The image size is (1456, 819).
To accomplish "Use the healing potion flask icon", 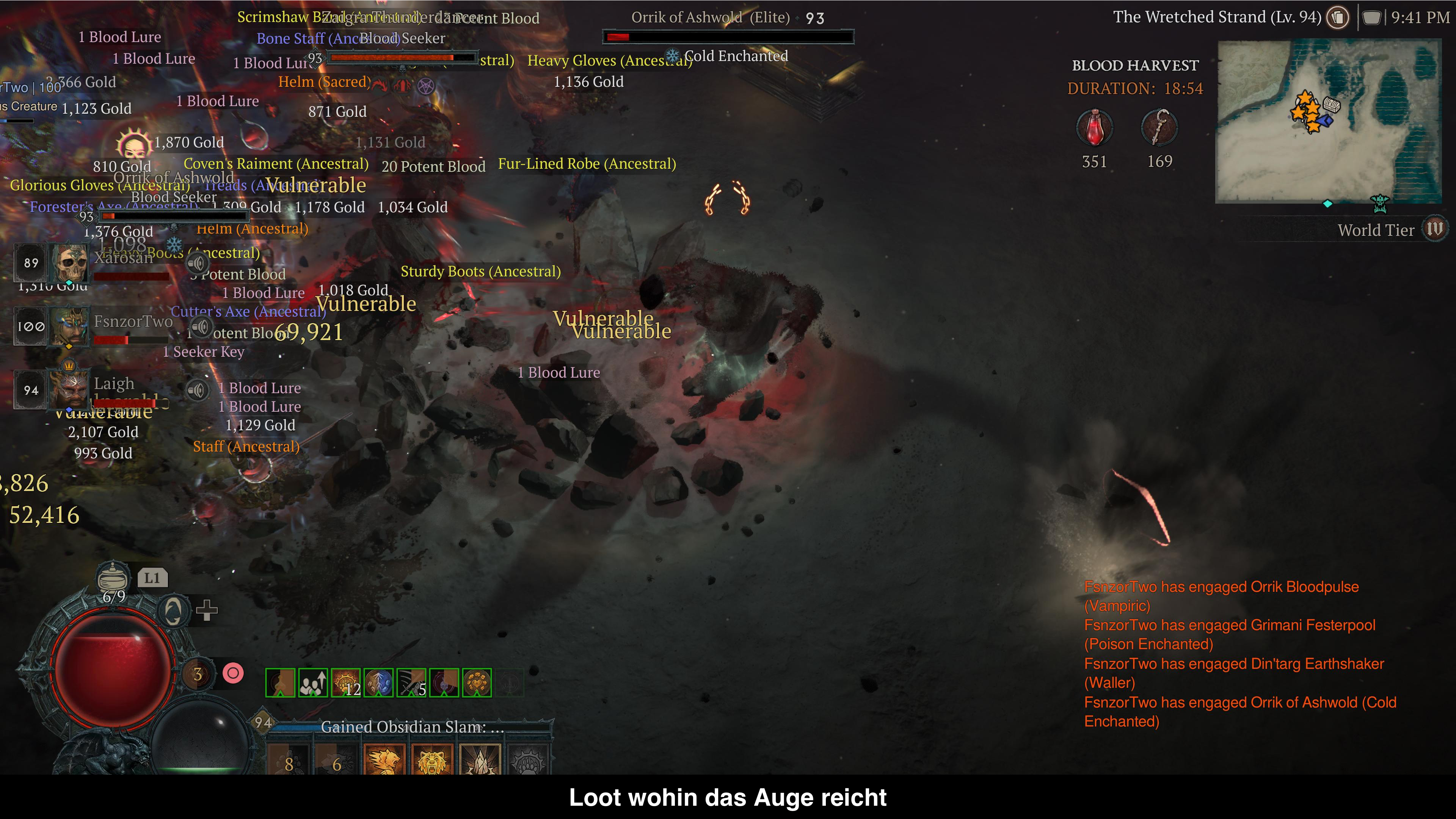I will tap(113, 577).
